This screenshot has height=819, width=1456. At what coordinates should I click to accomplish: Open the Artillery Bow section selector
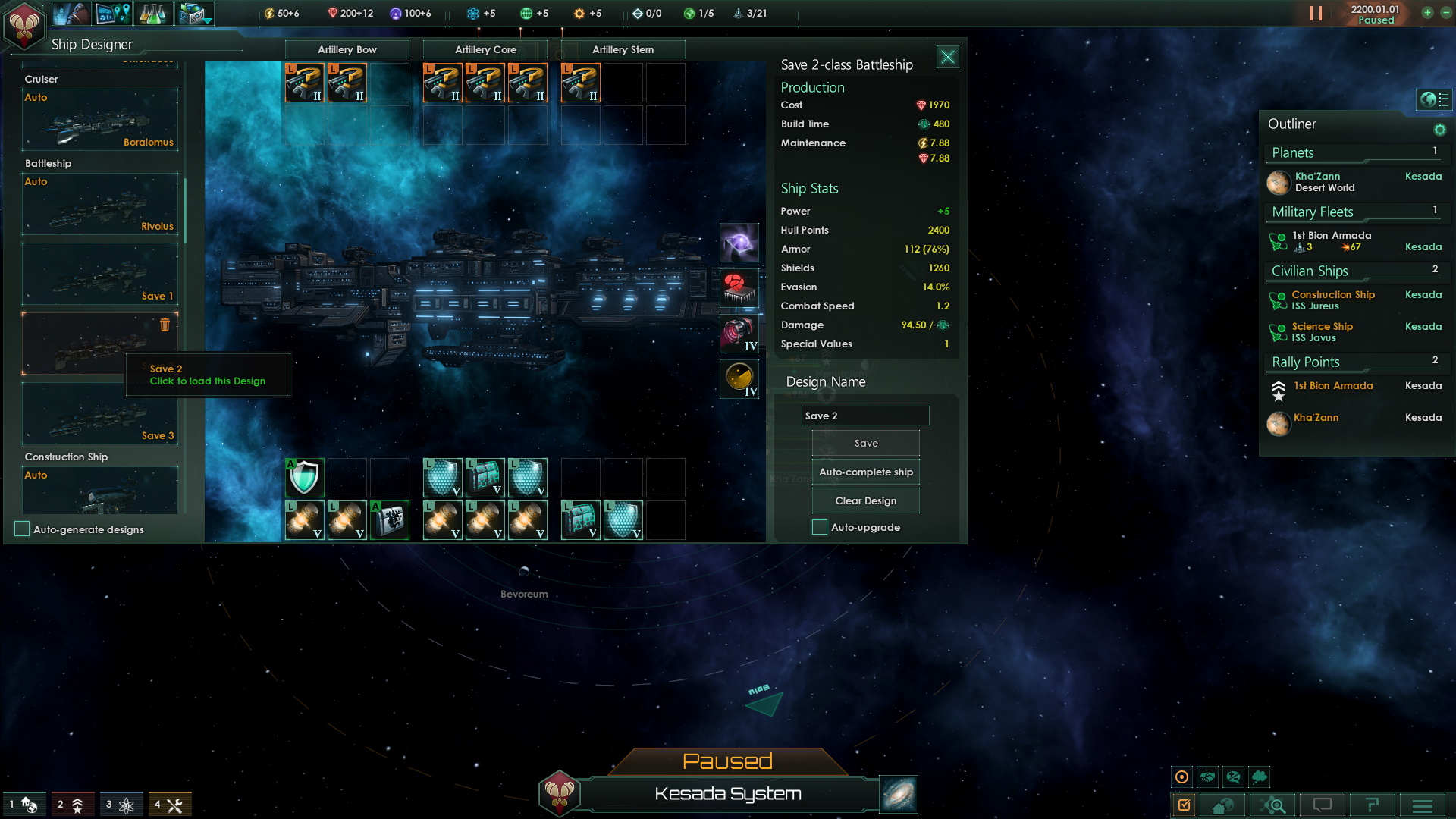click(347, 50)
